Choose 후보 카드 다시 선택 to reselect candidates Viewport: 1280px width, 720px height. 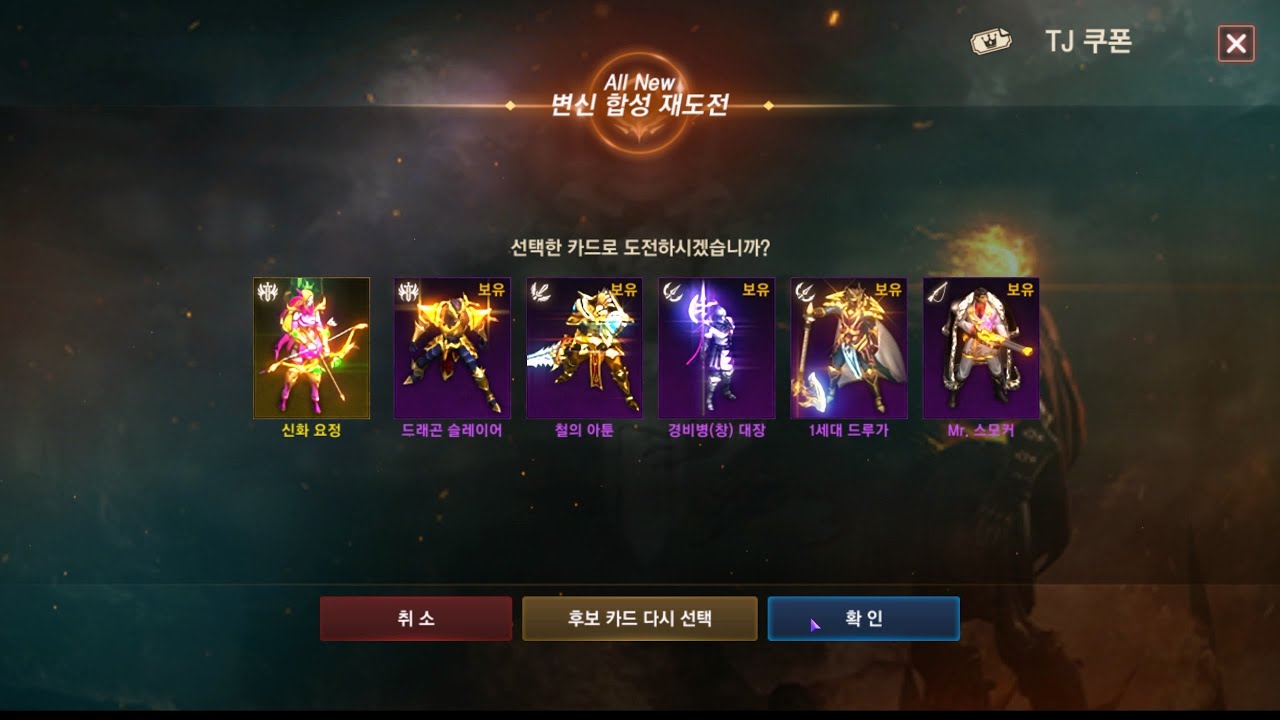click(x=639, y=619)
